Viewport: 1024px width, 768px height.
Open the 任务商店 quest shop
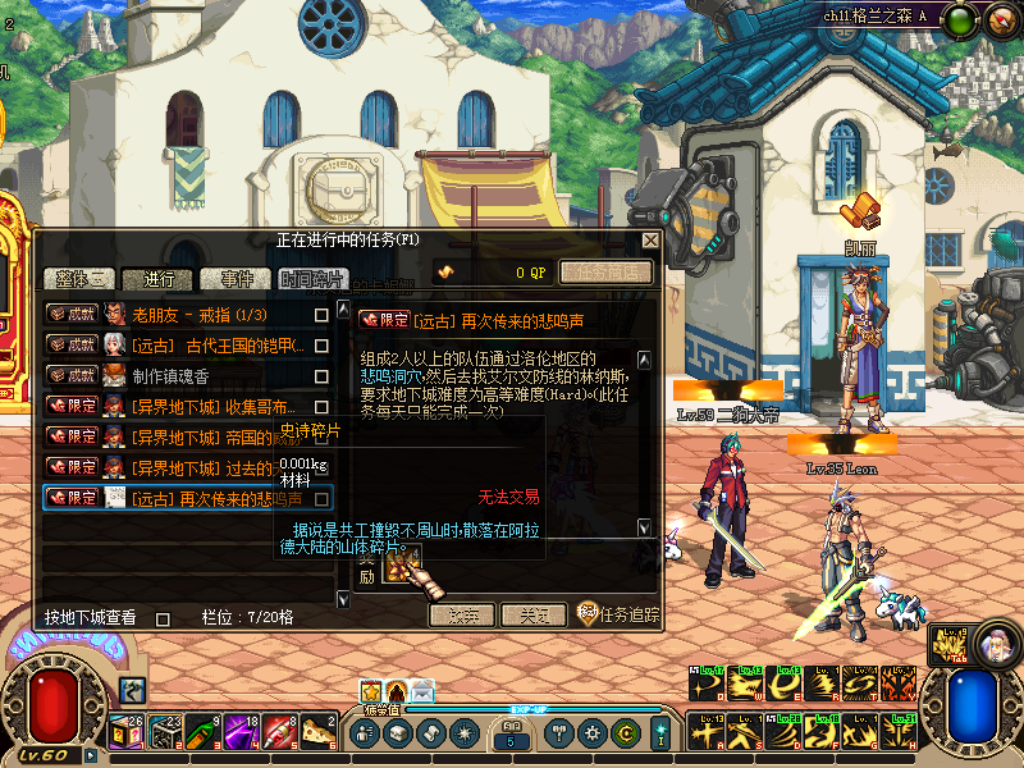pyautogui.click(x=605, y=272)
